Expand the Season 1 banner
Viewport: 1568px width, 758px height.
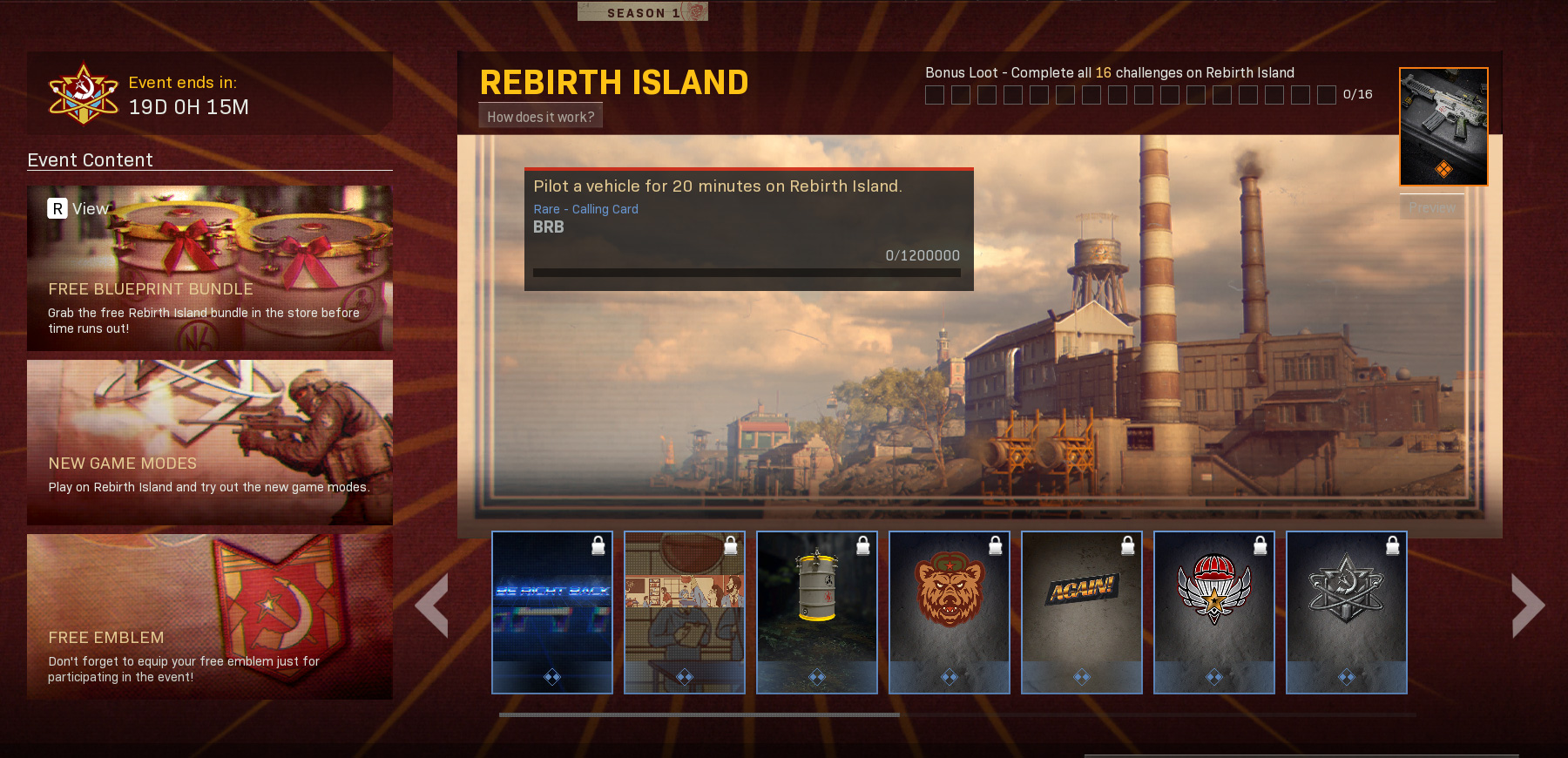click(642, 11)
